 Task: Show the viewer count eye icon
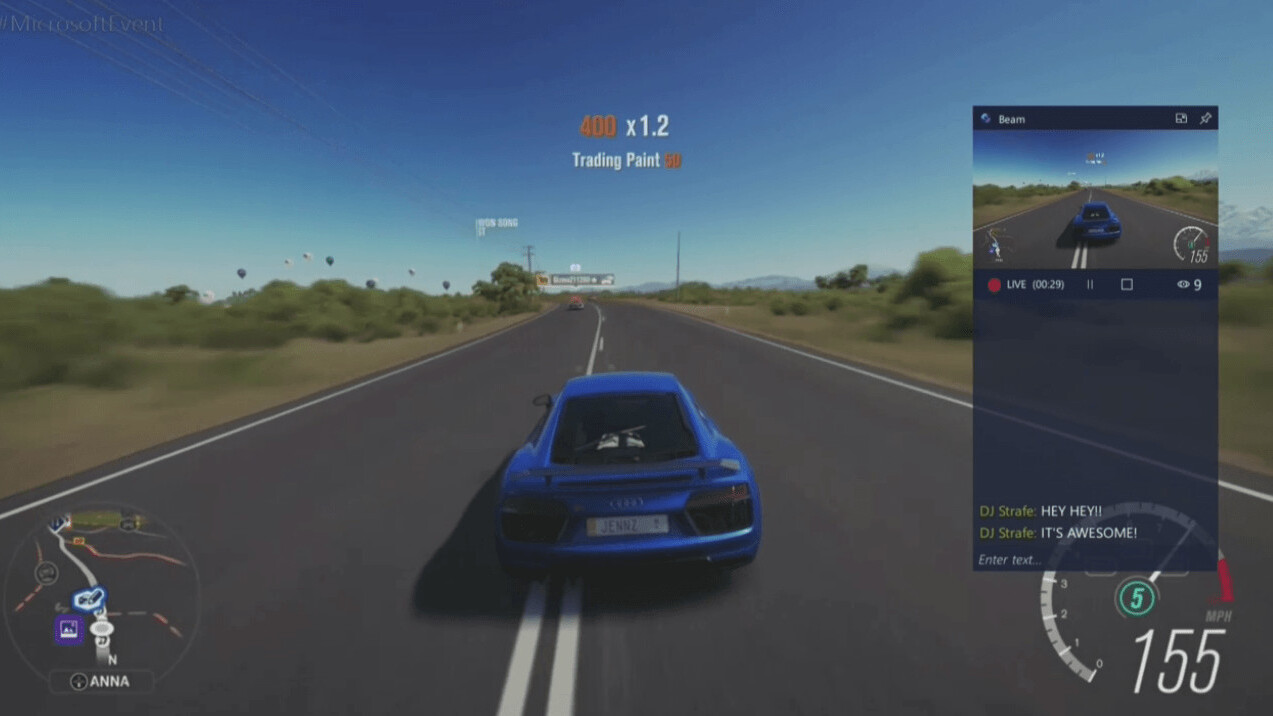(x=1183, y=285)
